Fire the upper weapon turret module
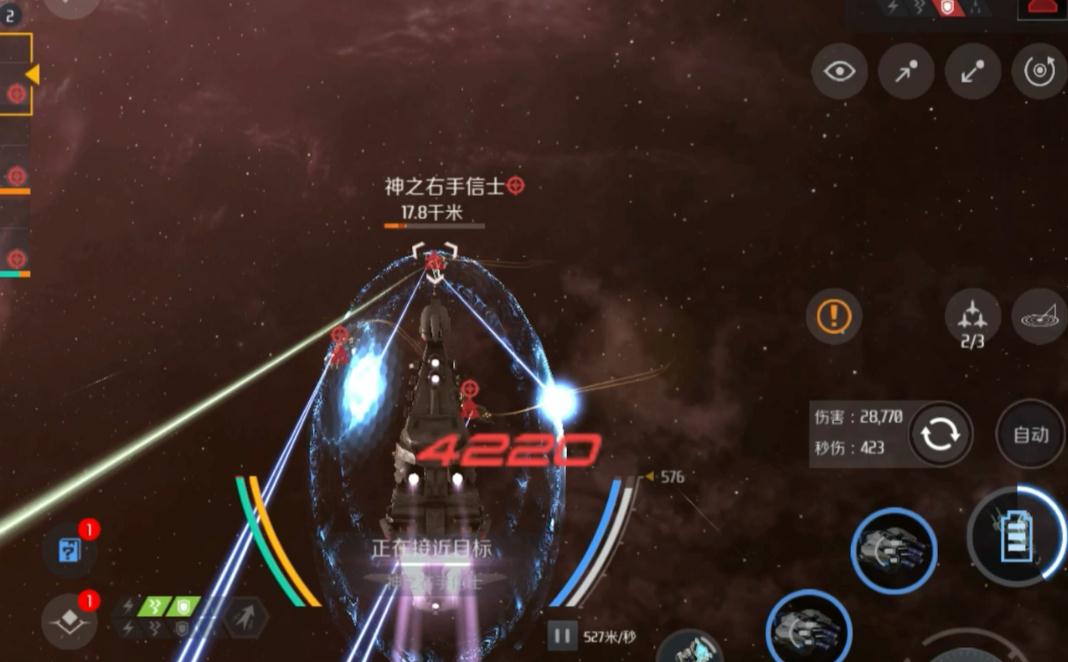Screen dimensions: 1068x662 coord(893,551)
